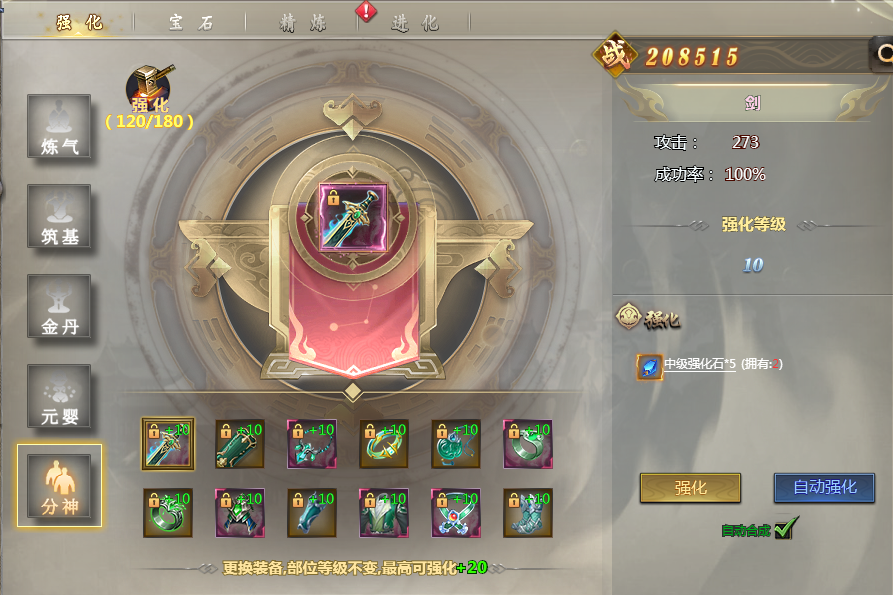
Task: Open the 精炼 tab
Action: coord(302,22)
